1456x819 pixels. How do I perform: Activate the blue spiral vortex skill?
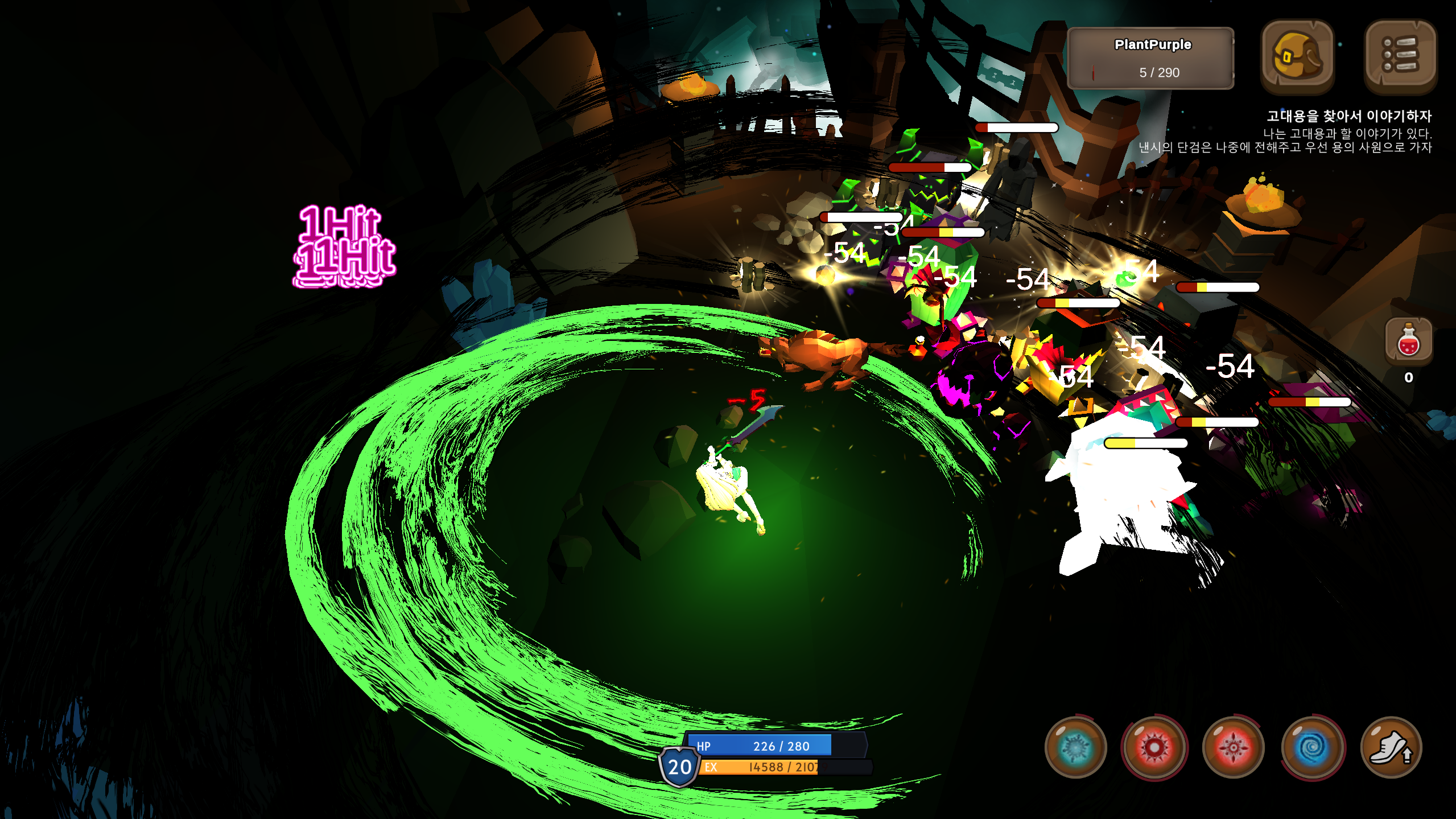(1313, 747)
